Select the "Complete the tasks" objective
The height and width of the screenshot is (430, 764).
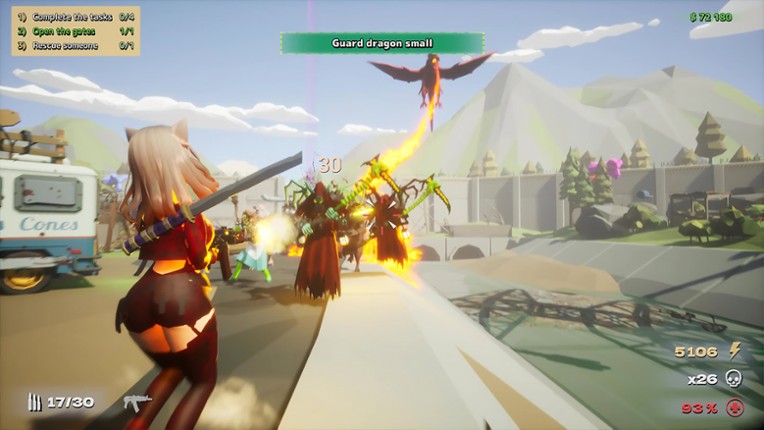pyautogui.click(x=70, y=17)
